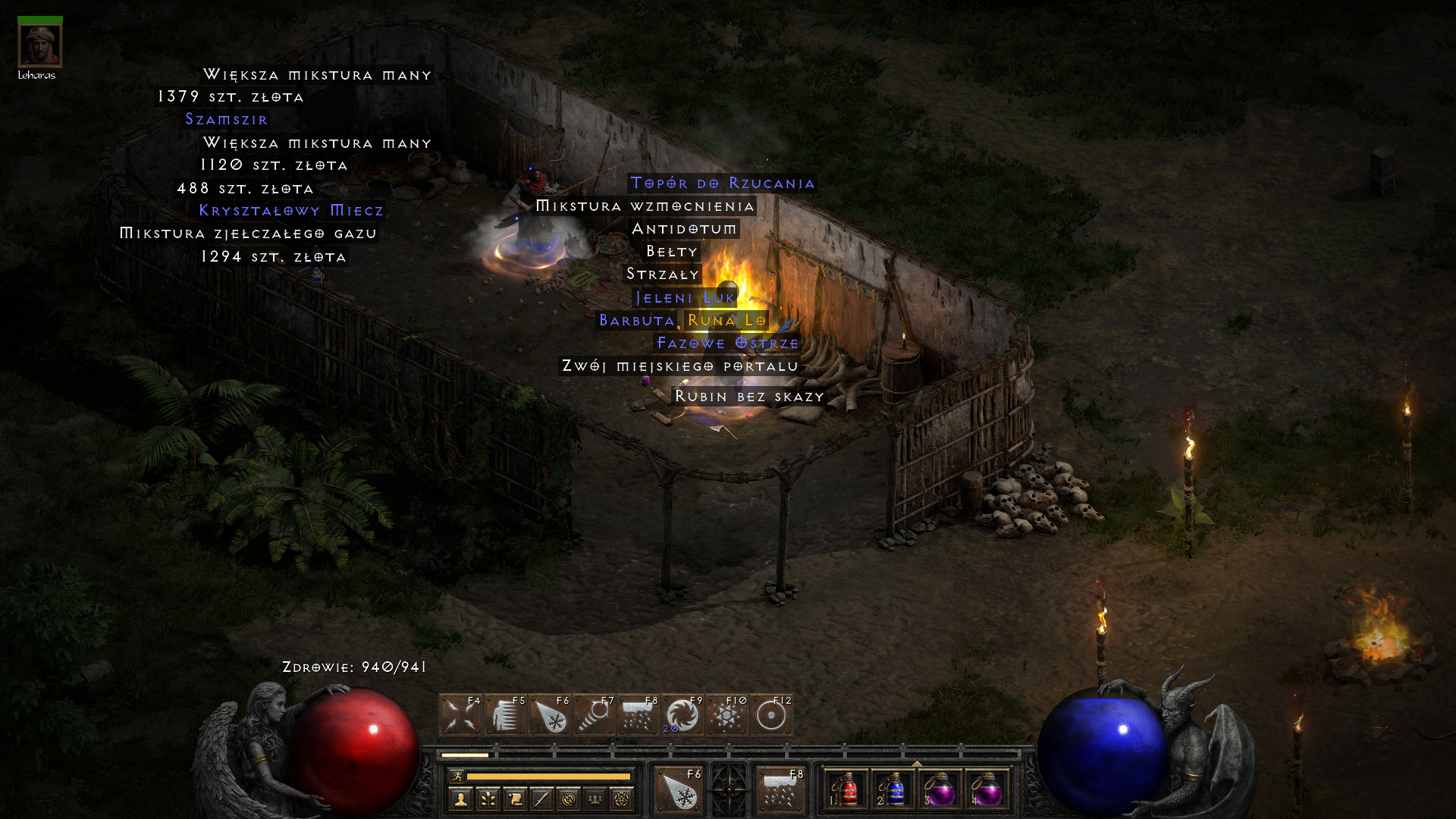Open the left-click skill selector
1456x819 pixels.
pos(679,790)
